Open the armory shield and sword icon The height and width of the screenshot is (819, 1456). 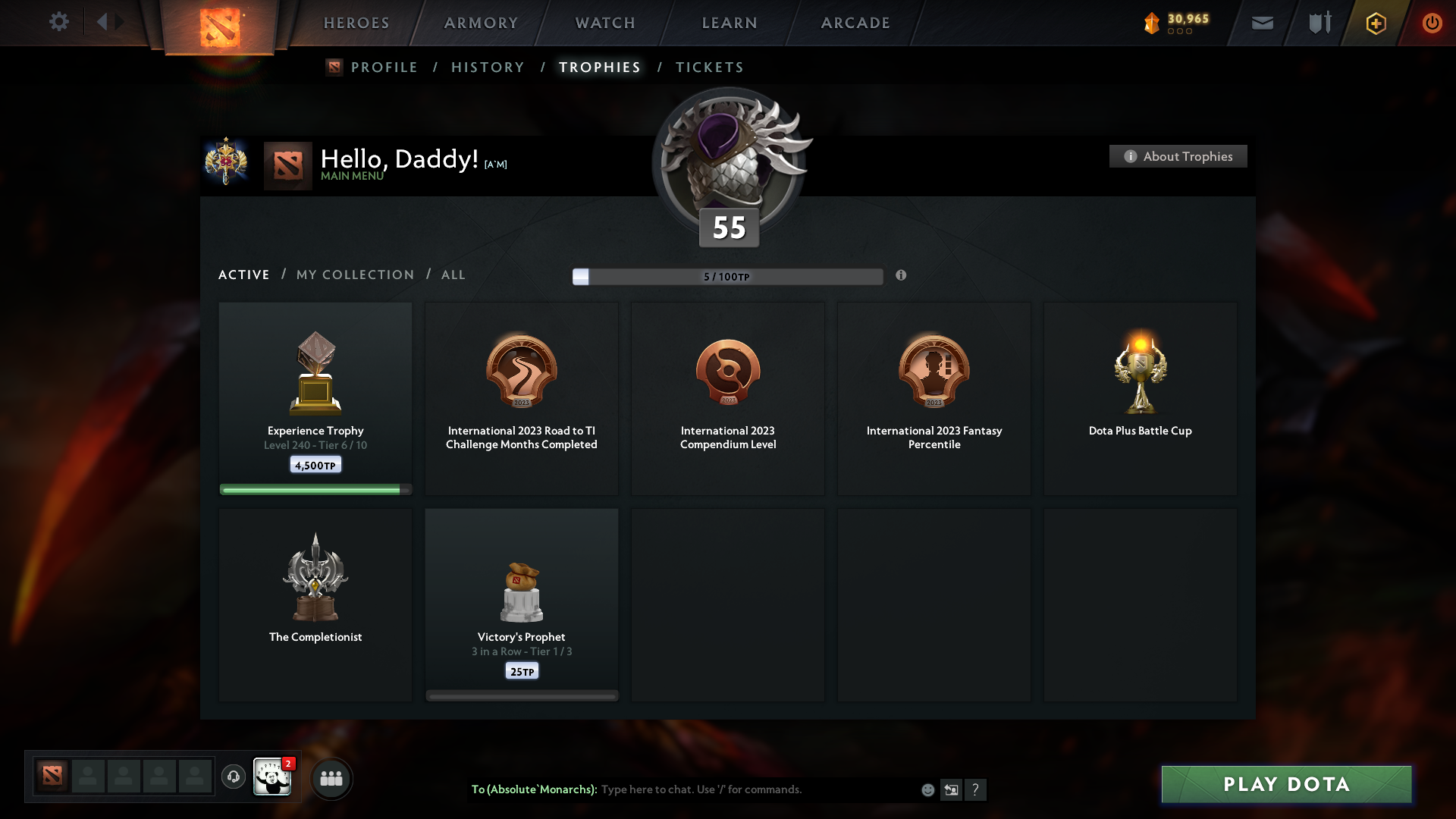click(1319, 23)
